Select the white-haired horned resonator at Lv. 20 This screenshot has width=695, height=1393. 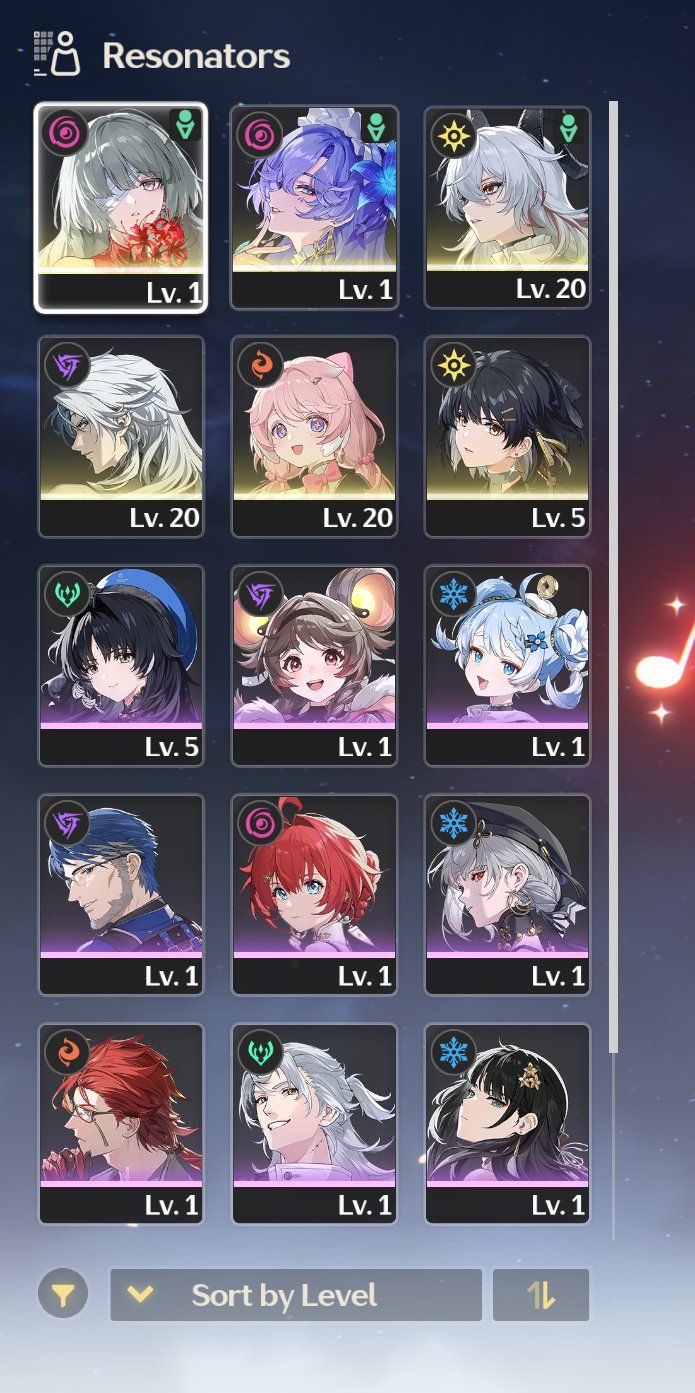click(507, 207)
